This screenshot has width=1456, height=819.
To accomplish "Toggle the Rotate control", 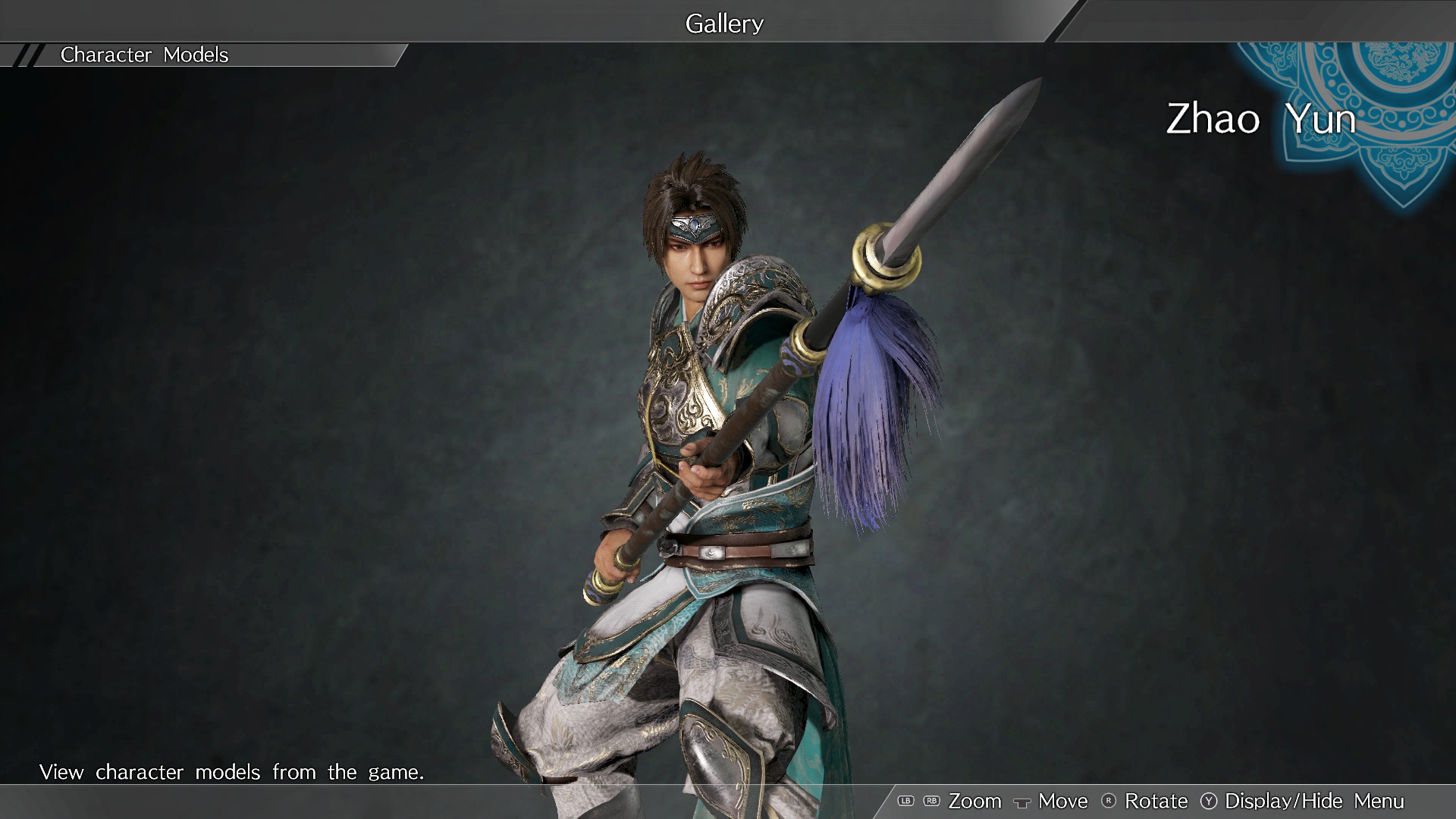I will click(x=1156, y=801).
